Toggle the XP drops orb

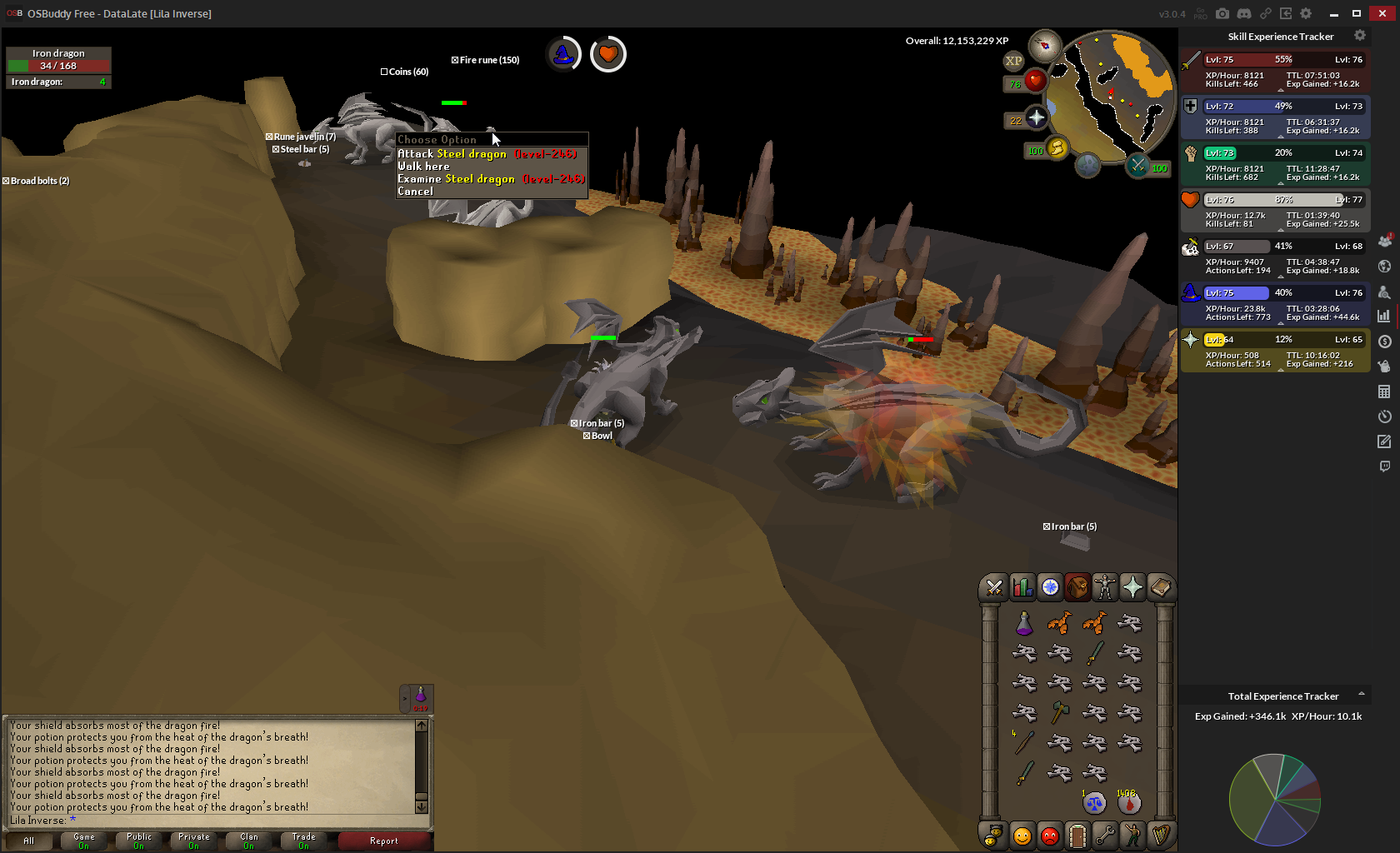pos(1013,61)
